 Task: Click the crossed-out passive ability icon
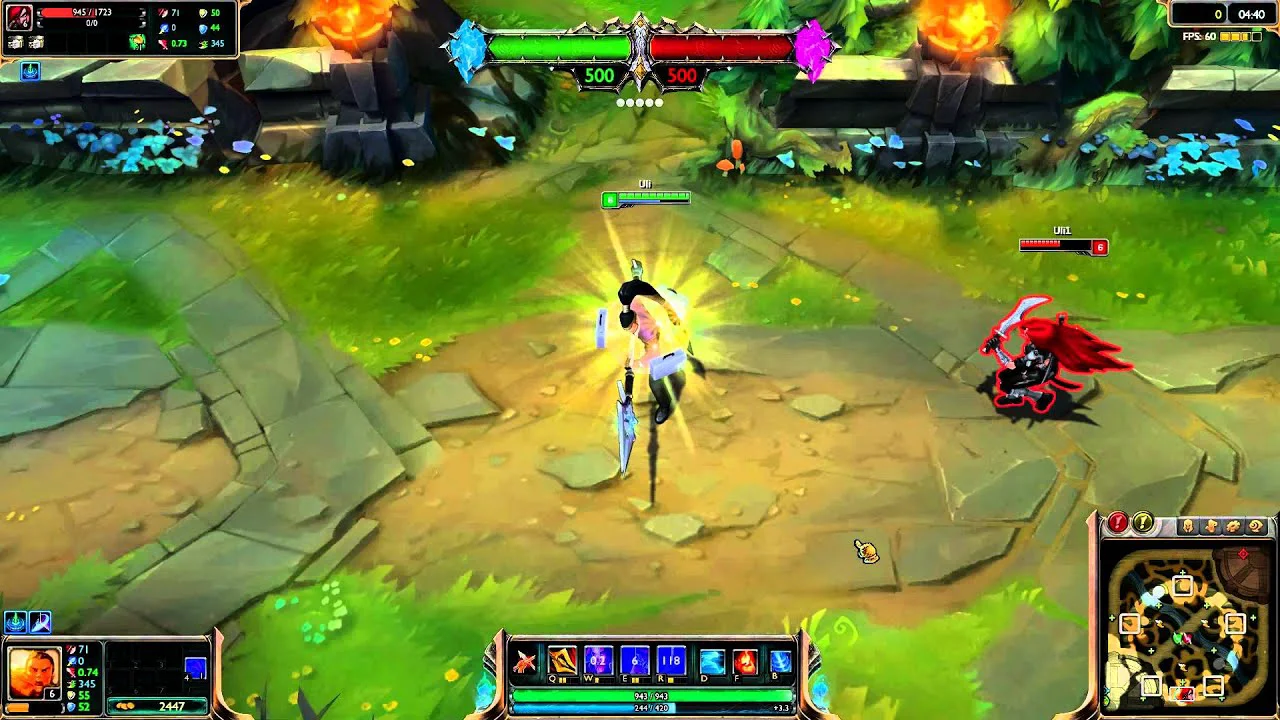525,661
